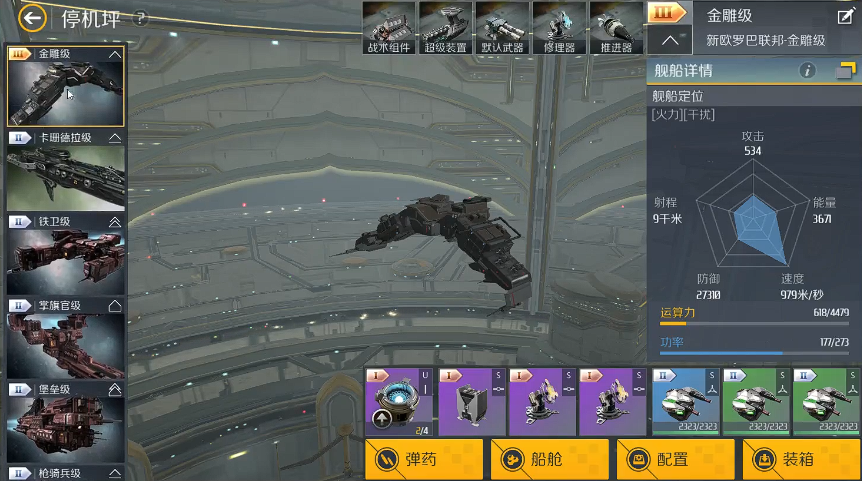The image size is (862, 481).
Task: Switch to the 战术组件 category
Action: 388,28
